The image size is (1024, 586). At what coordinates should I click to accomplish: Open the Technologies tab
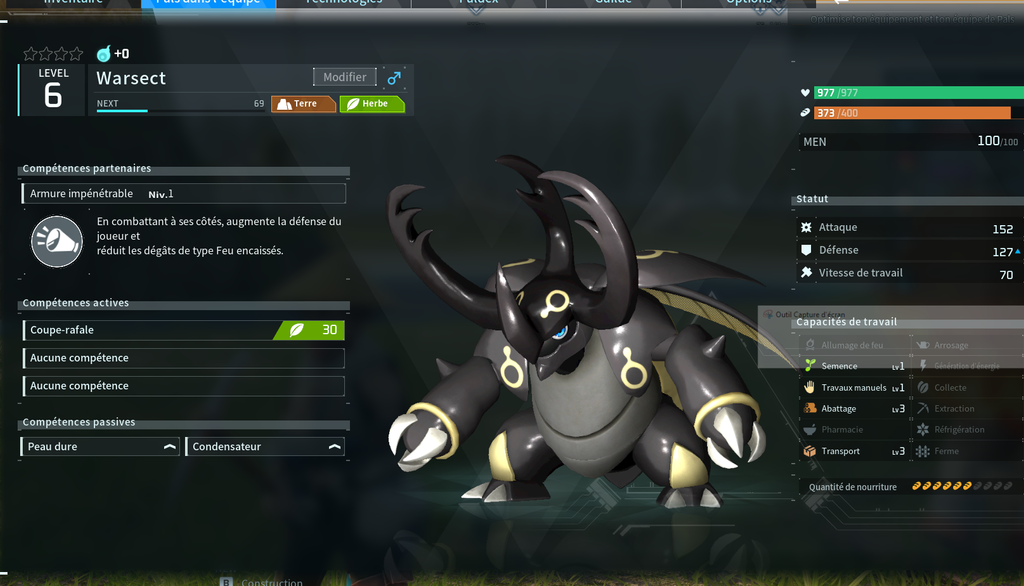(344, 3)
